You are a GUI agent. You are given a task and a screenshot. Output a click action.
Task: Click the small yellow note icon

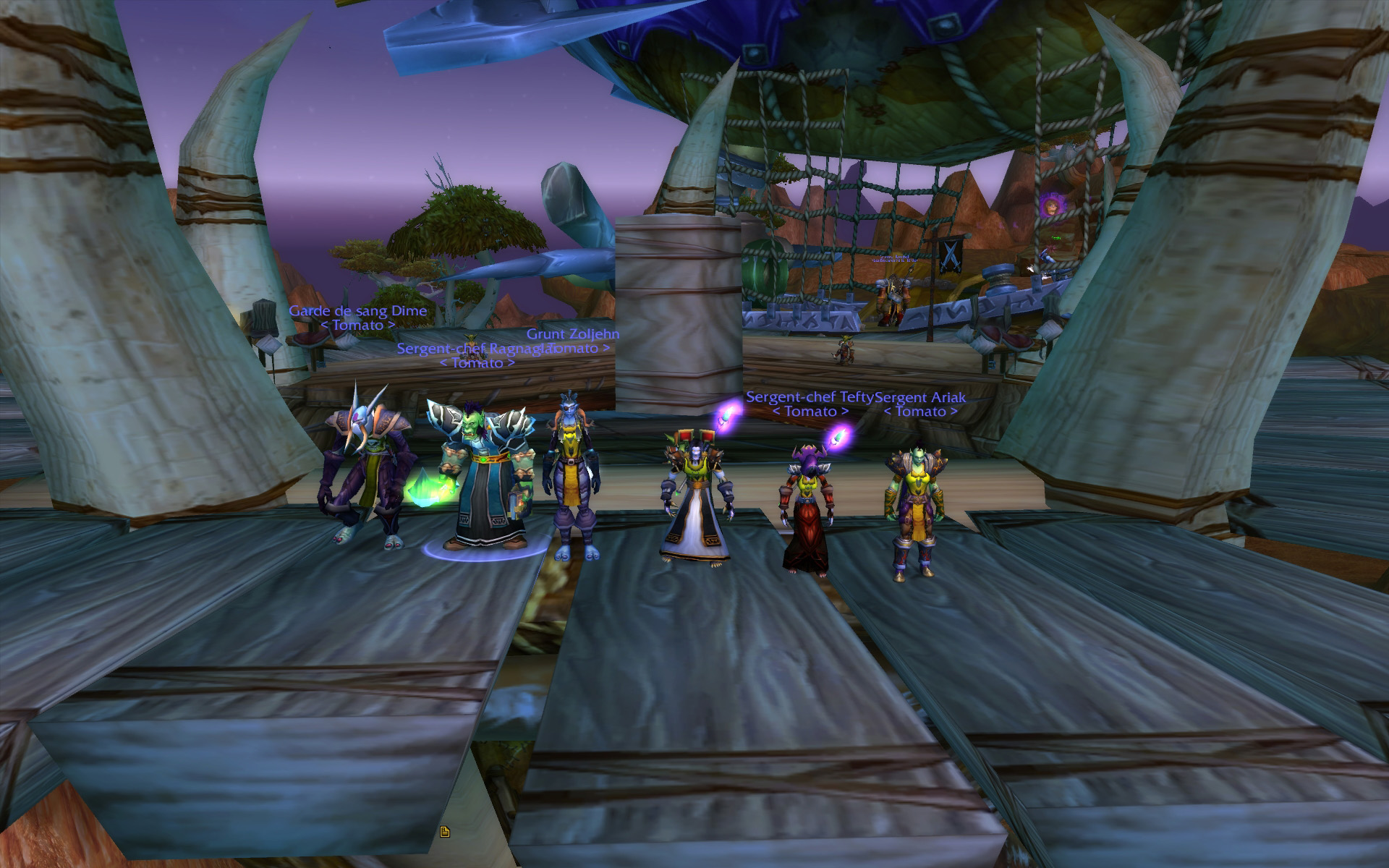point(445,832)
